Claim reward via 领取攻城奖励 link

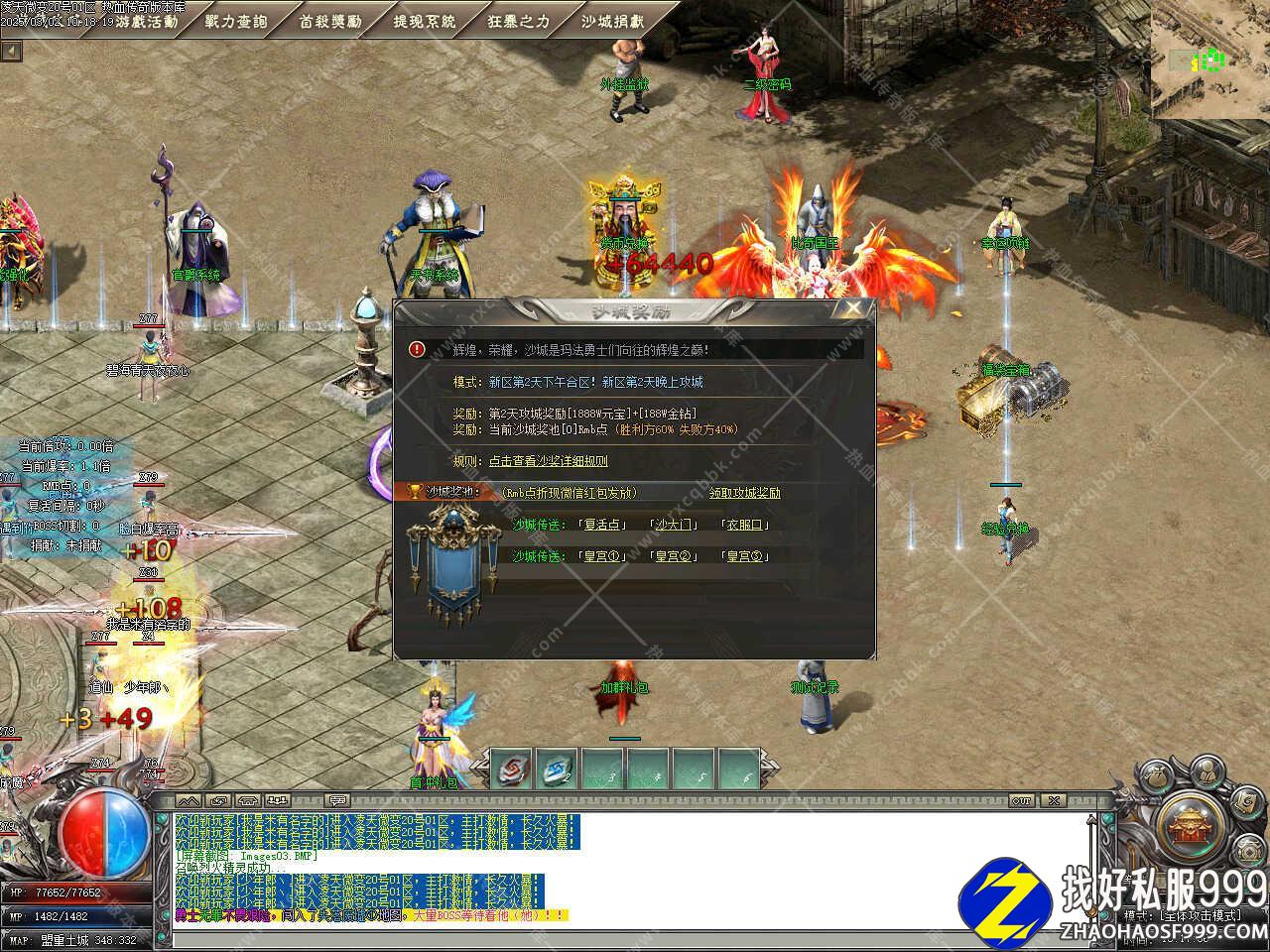pos(745,493)
